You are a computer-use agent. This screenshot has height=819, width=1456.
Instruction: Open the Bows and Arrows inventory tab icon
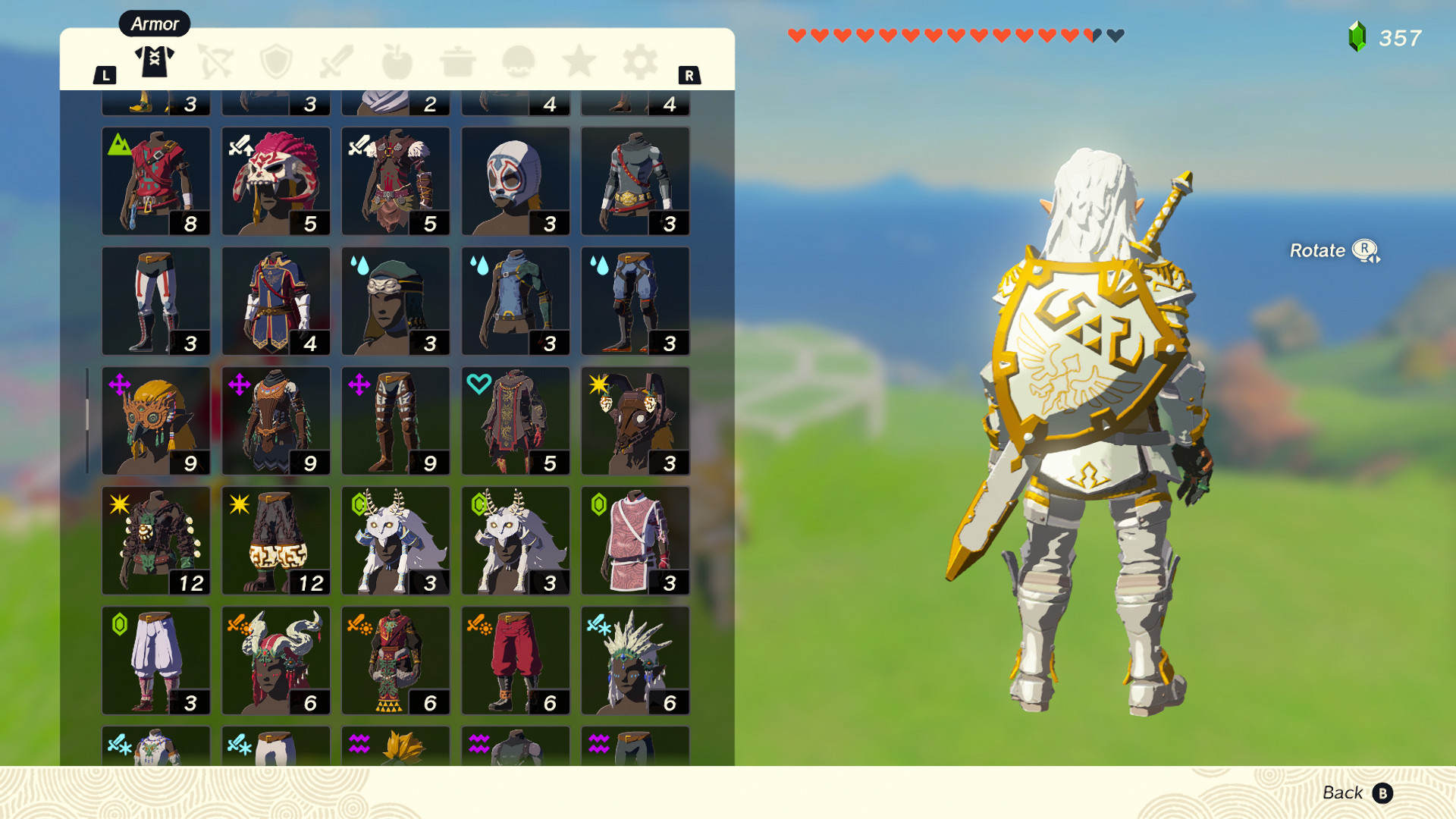215,62
